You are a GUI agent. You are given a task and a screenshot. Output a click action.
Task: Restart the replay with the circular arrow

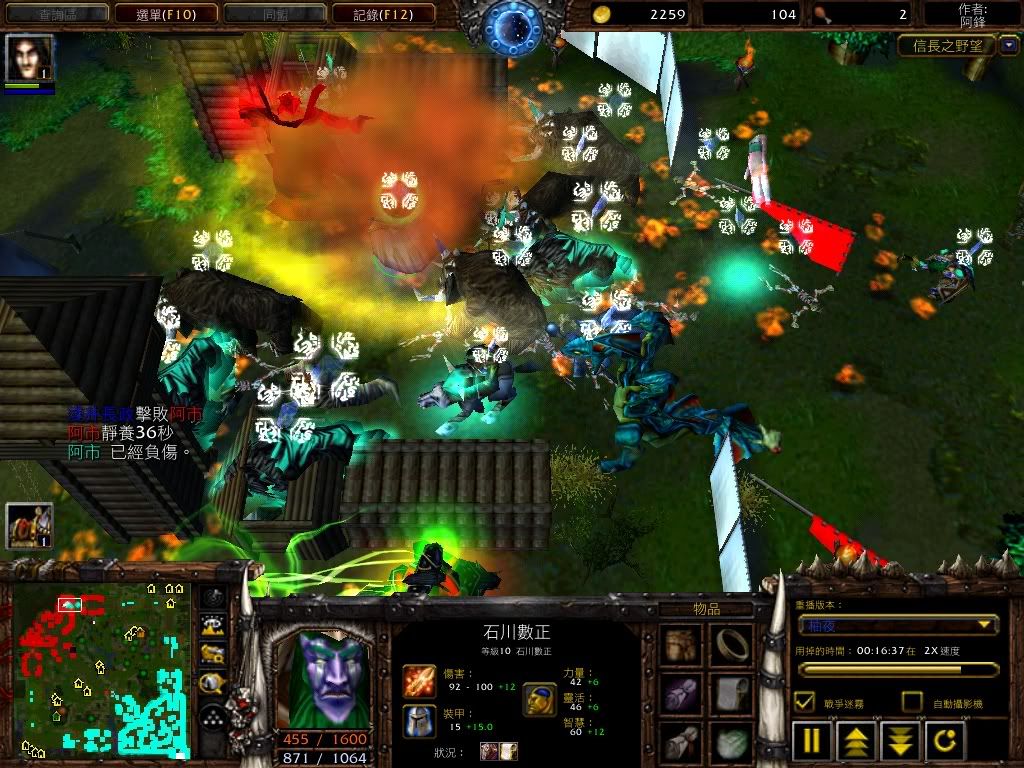click(945, 742)
